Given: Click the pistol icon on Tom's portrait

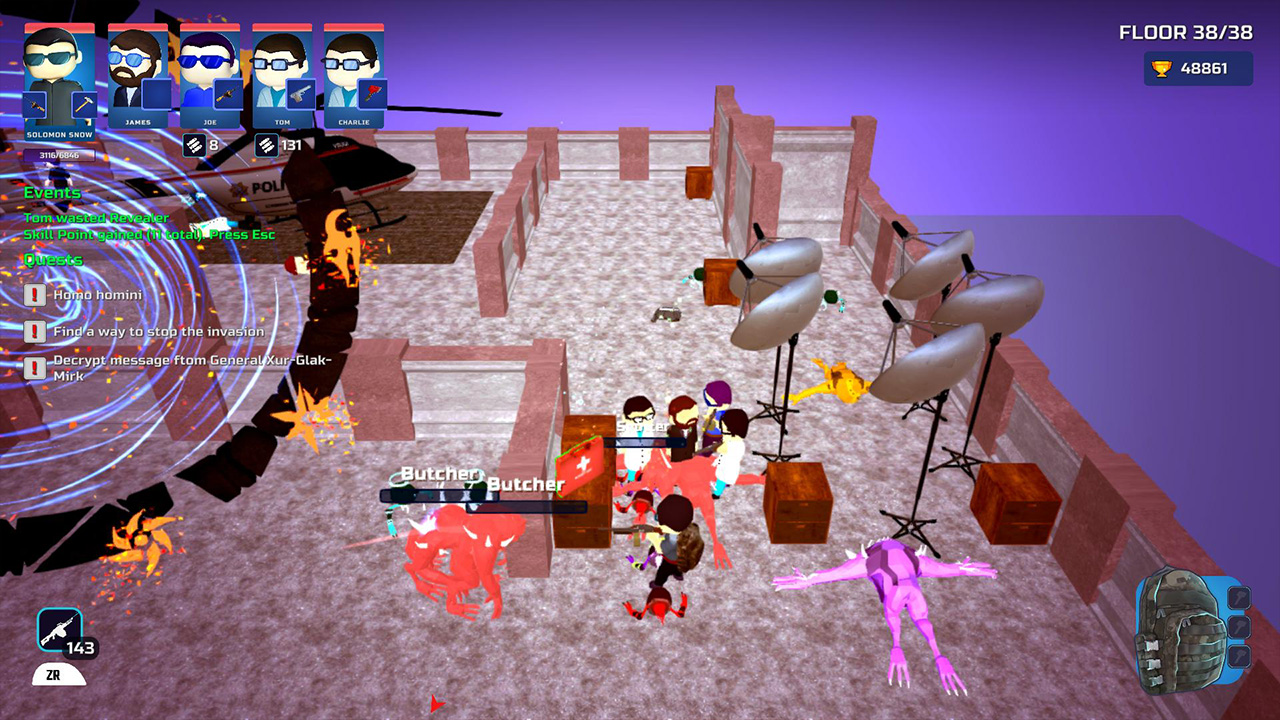Looking at the screenshot, I should [300, 95].
